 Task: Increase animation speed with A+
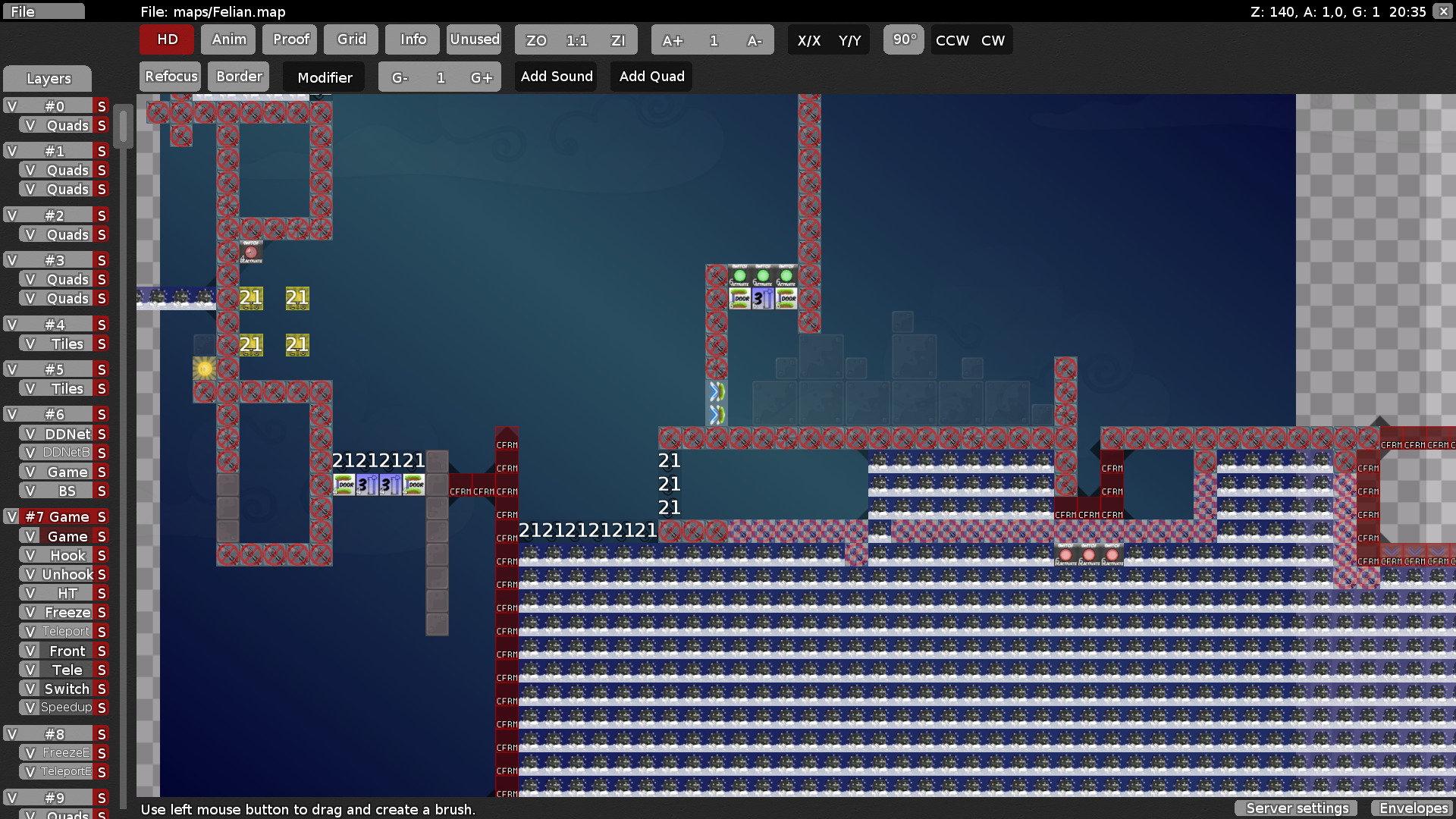(x=673, y=40)
